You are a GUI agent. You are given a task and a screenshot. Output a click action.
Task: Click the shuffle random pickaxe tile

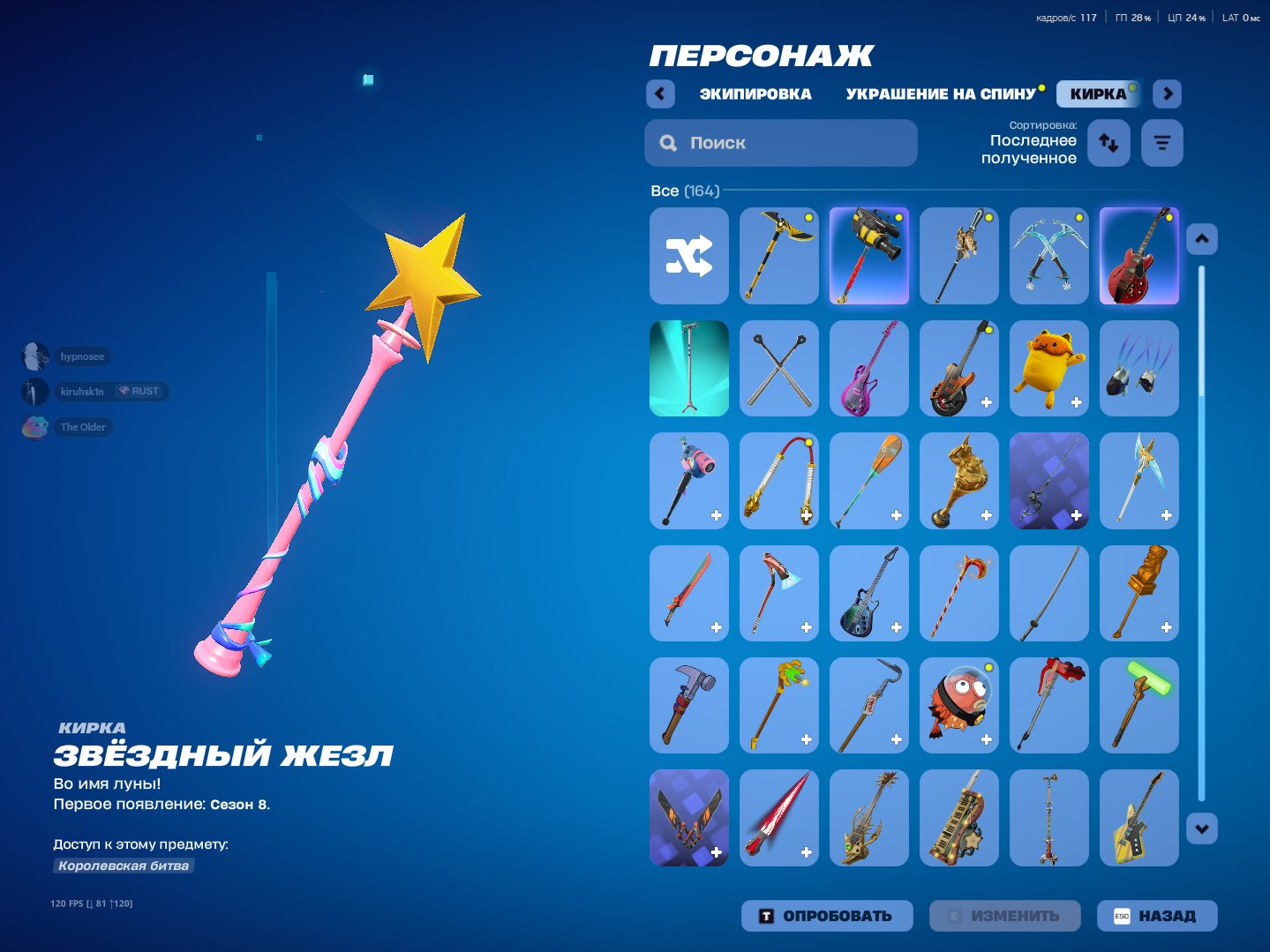tap(688, 255)
